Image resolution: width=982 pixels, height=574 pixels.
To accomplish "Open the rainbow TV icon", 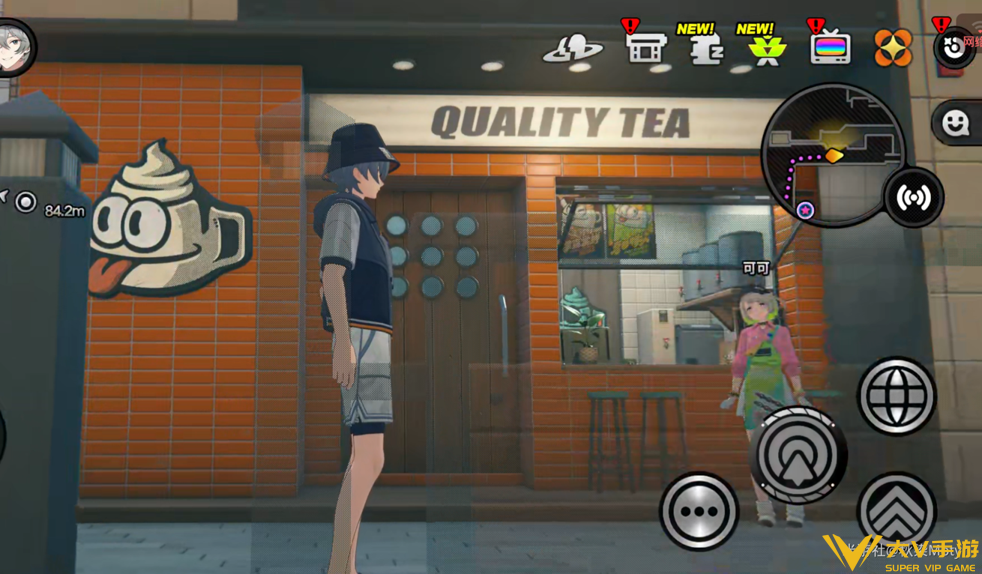I will 830,47.
